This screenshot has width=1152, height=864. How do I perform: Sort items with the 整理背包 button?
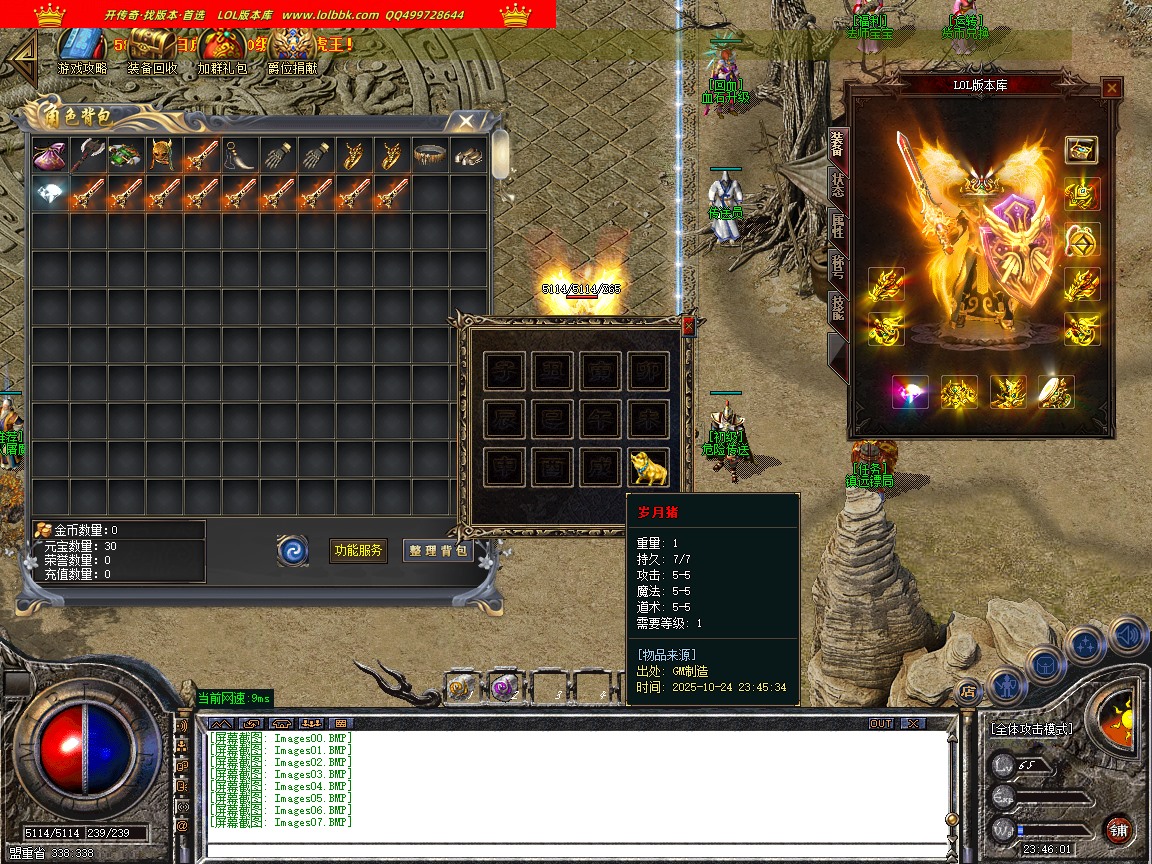(438, 550)
